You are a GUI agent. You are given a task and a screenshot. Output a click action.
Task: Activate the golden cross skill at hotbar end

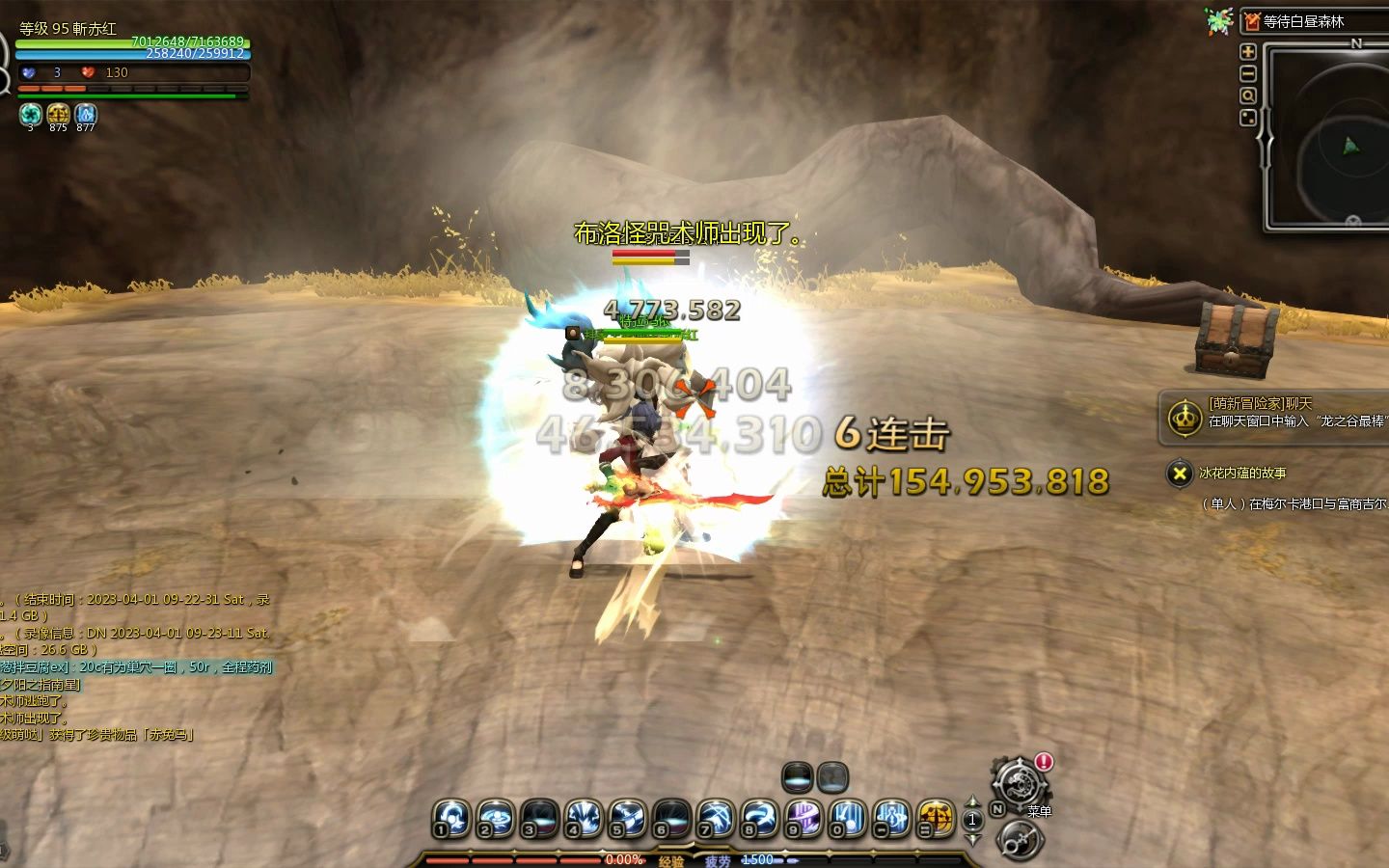(936, 818)
